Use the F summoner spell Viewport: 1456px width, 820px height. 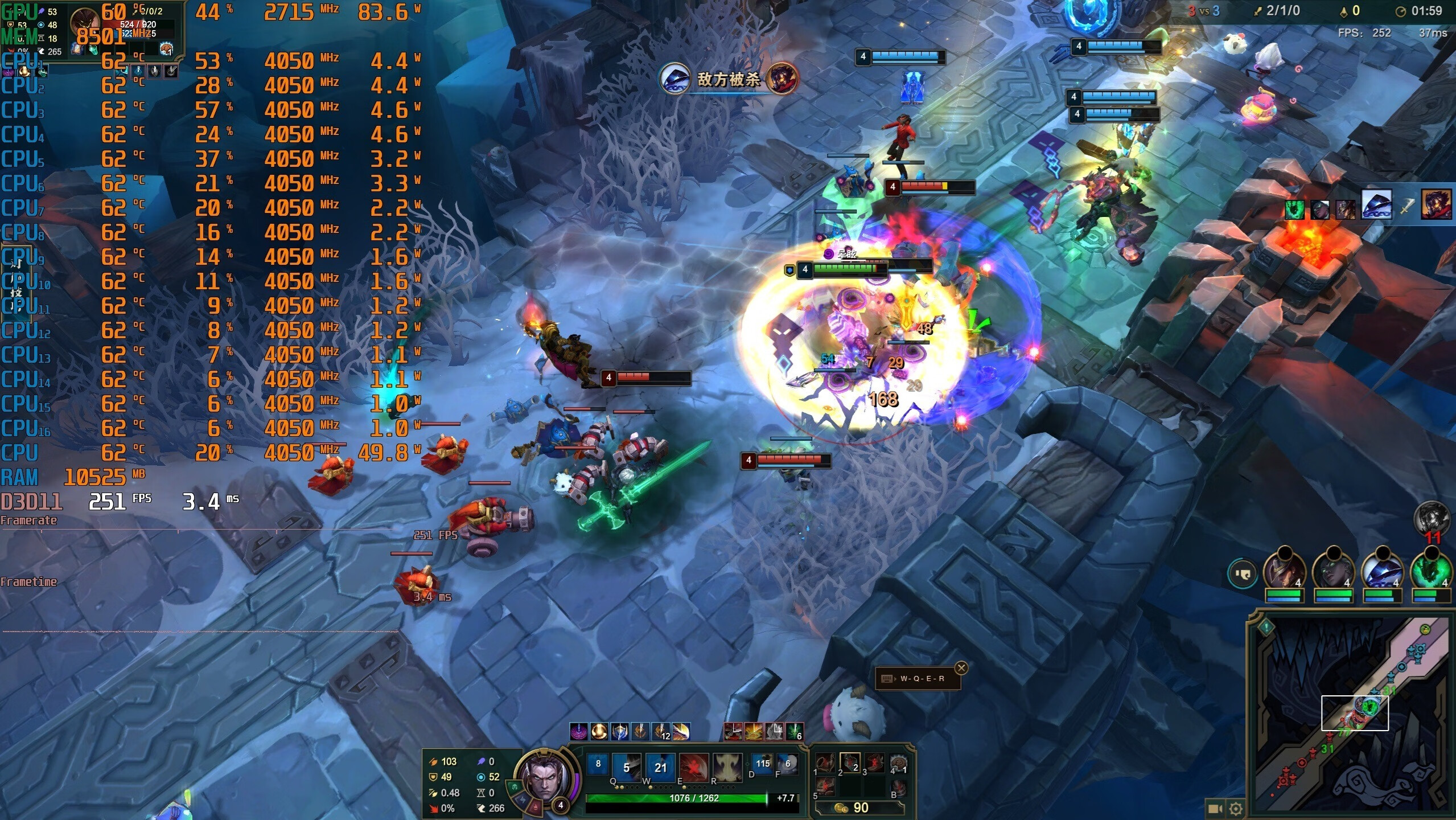point(787,764)
